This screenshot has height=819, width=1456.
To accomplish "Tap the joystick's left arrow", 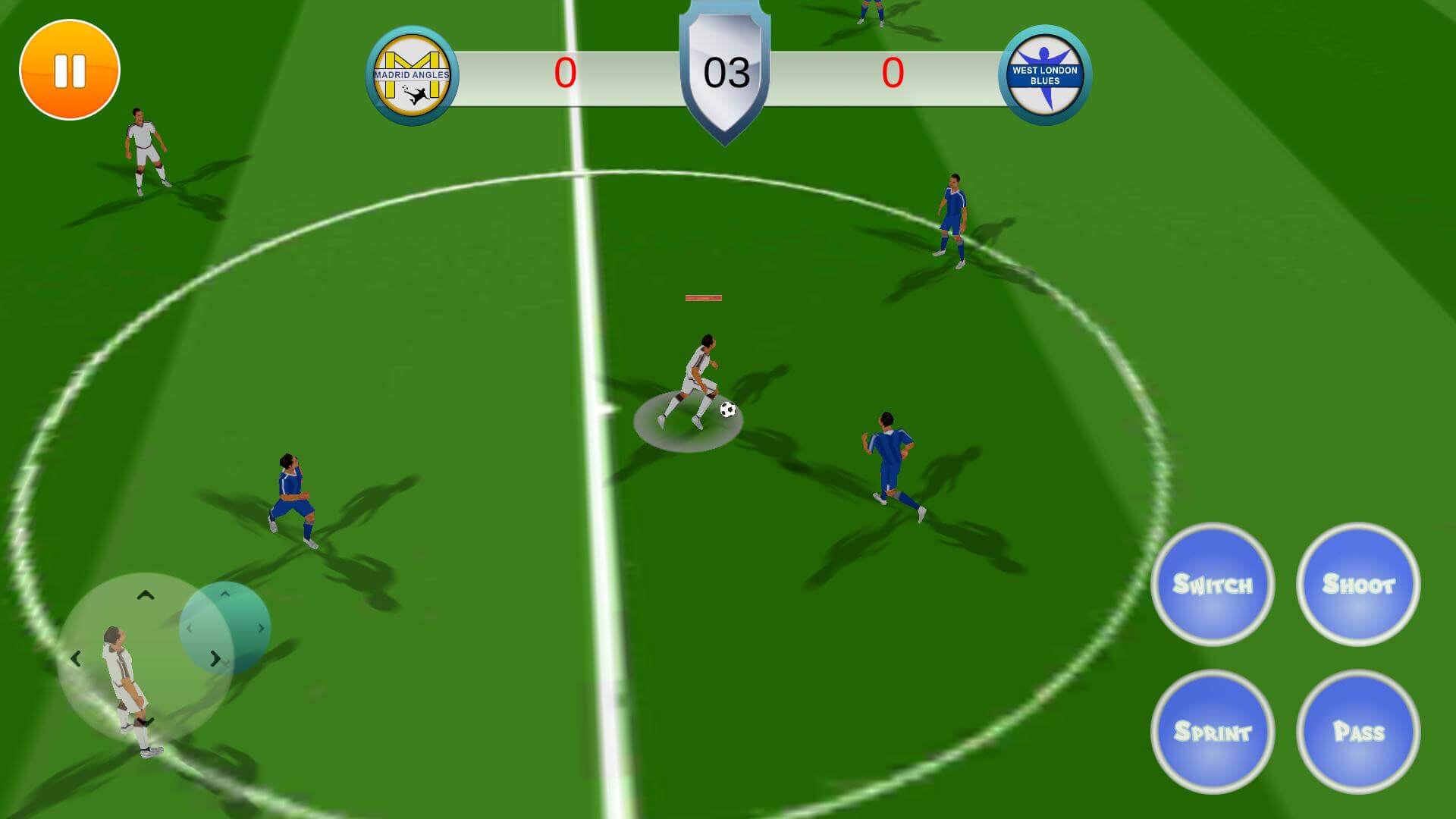I will (76, 659).
